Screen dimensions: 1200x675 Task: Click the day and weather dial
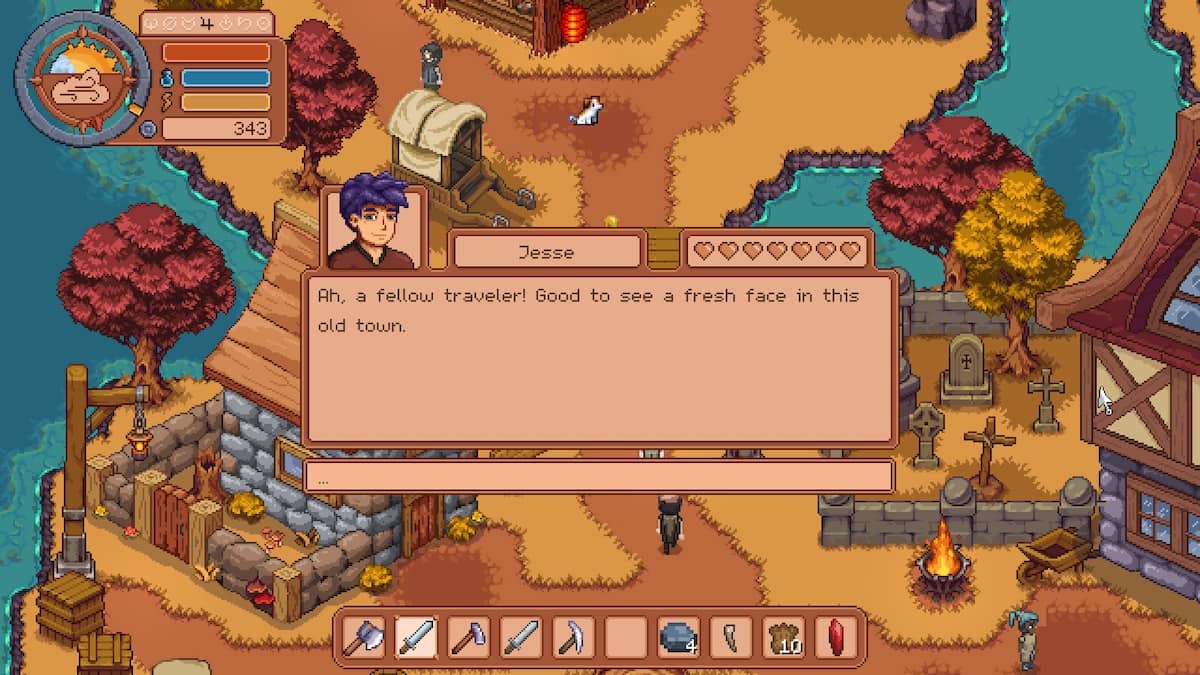tap(82, 80)
